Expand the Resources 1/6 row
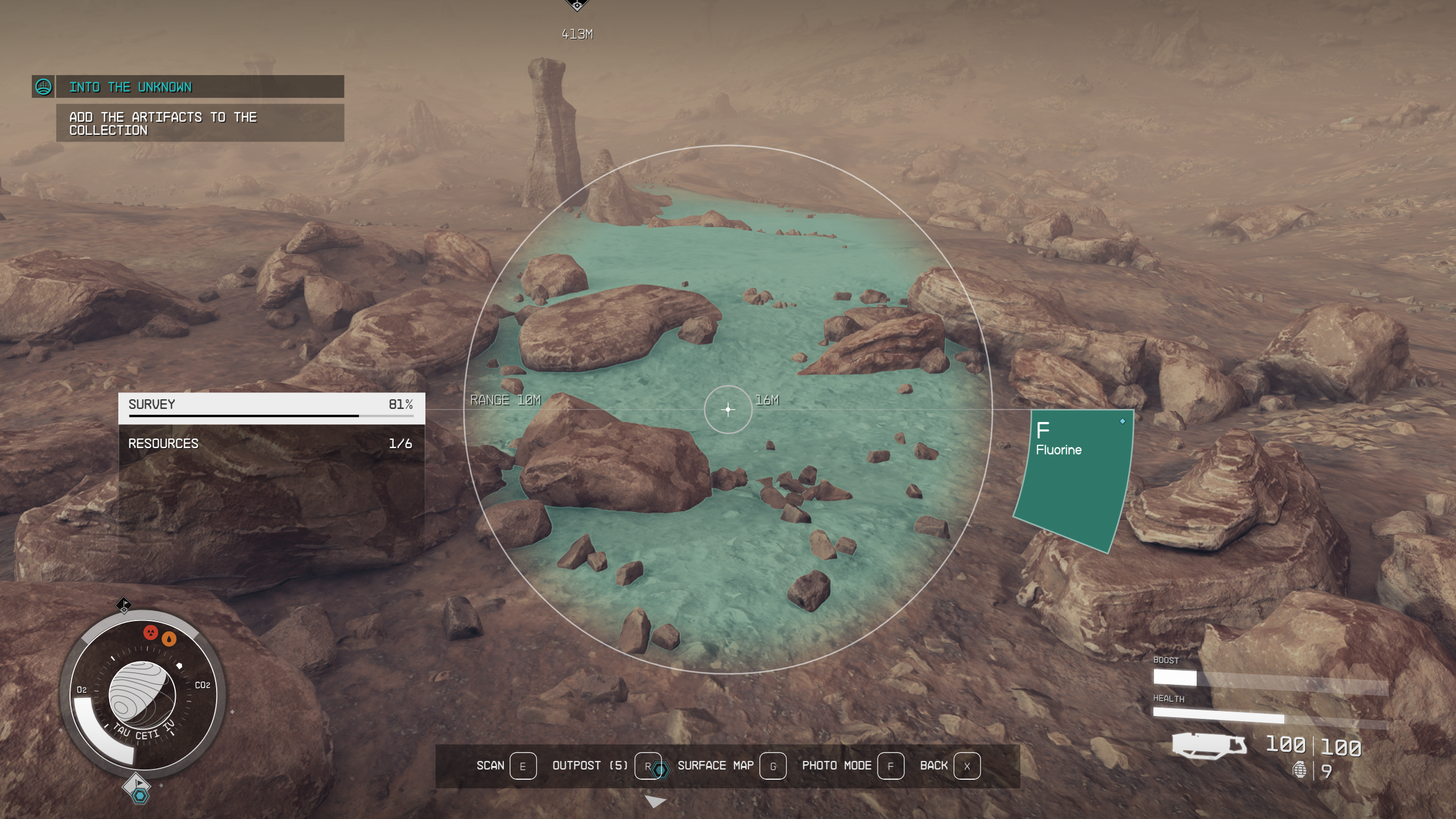 coord(271,444)
